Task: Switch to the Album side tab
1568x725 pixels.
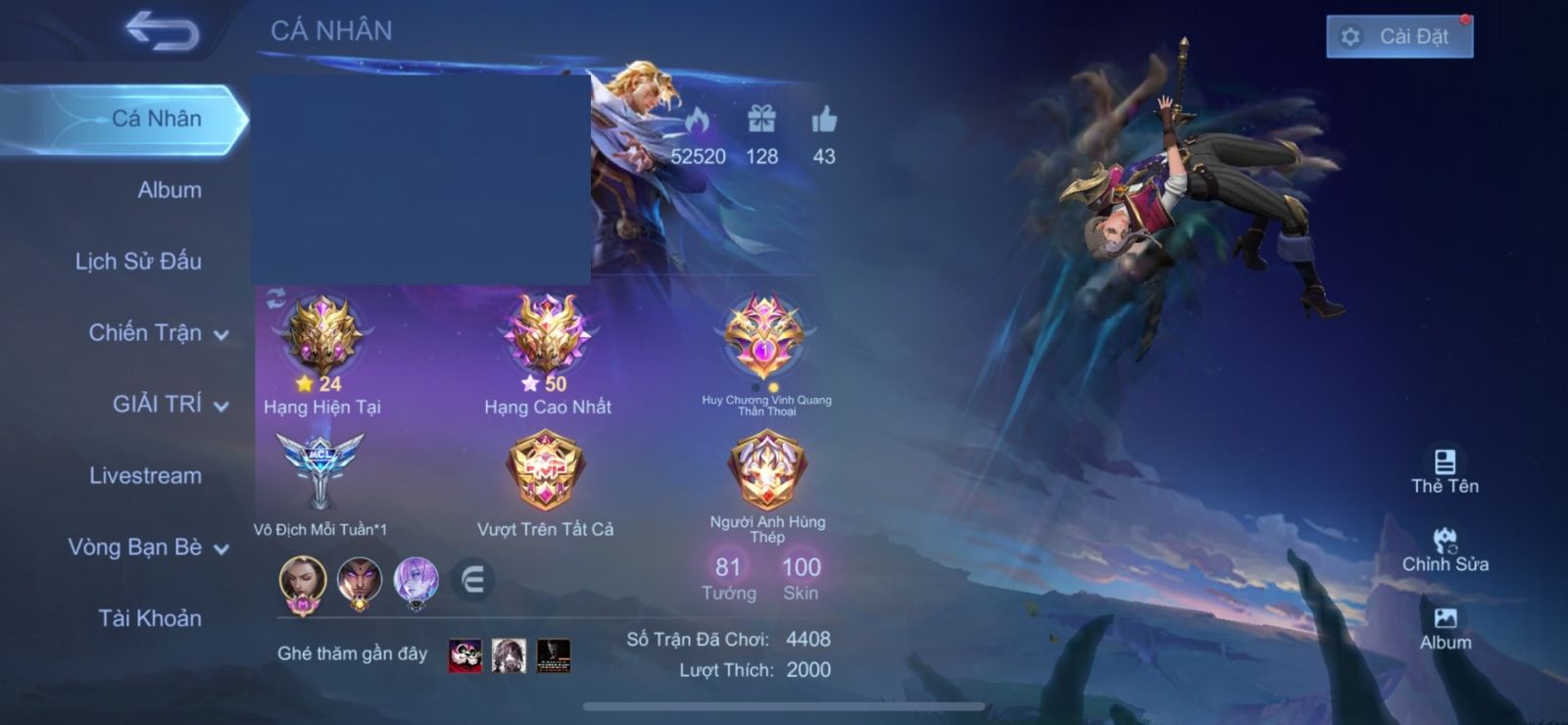Action: 169,190
